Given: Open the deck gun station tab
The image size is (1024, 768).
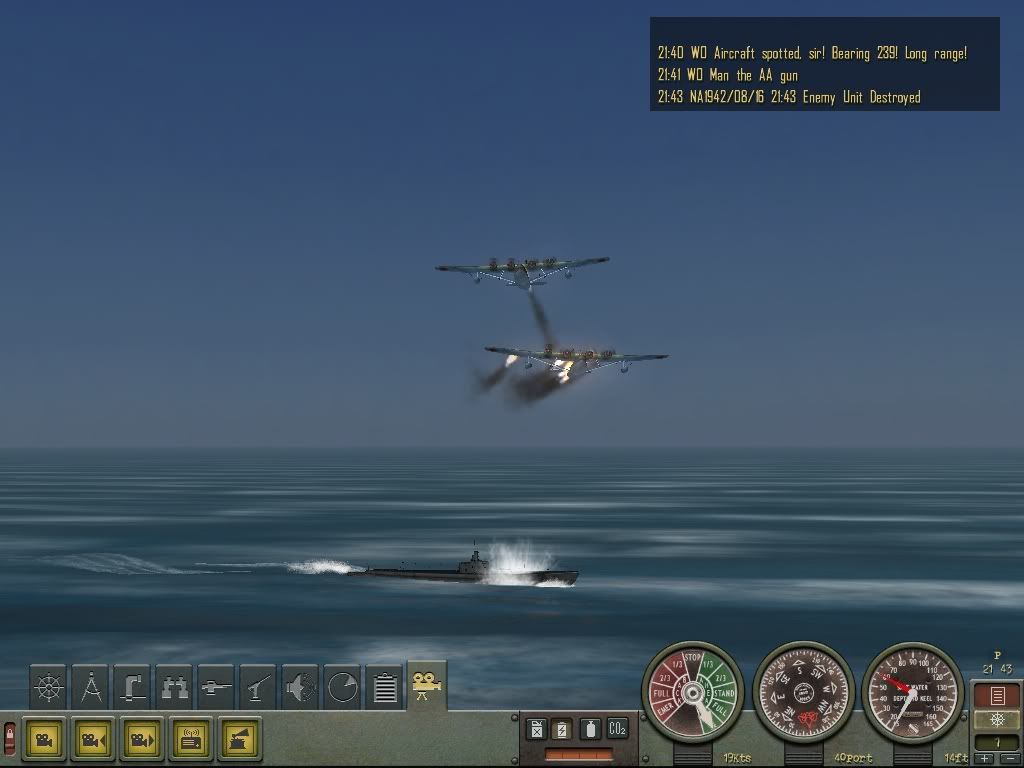Looking at the screenshot, I should coord(216,688).
